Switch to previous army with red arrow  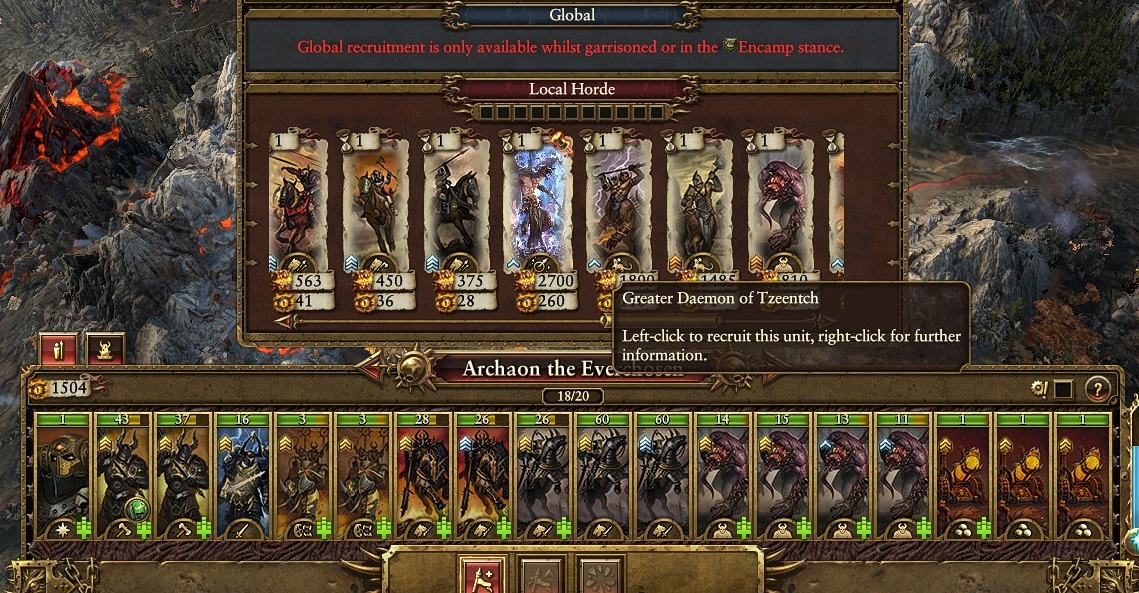click(371, 370)
